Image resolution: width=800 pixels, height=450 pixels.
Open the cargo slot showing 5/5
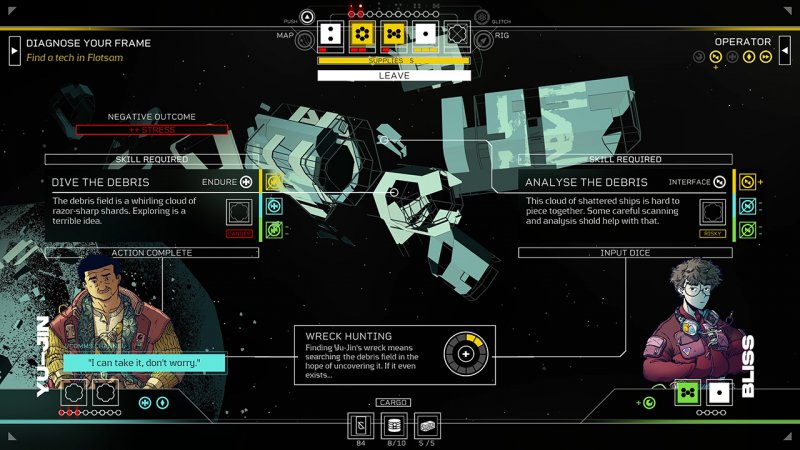pos(426,425)
